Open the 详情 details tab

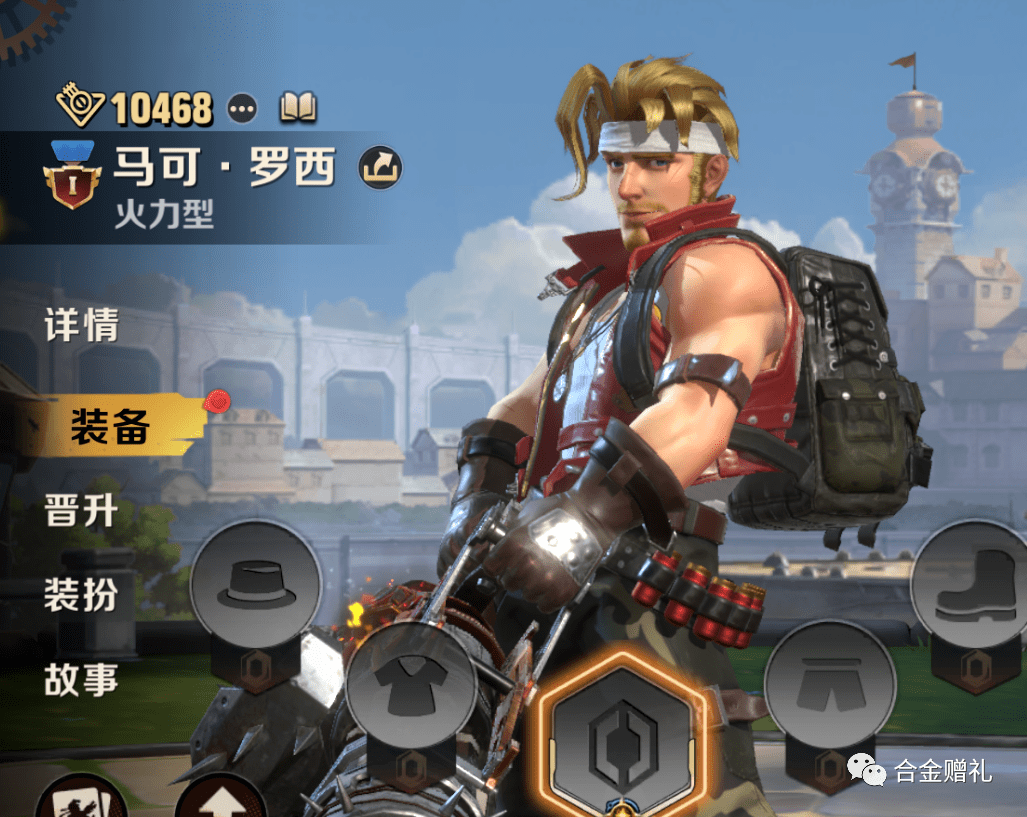point(82,326)
